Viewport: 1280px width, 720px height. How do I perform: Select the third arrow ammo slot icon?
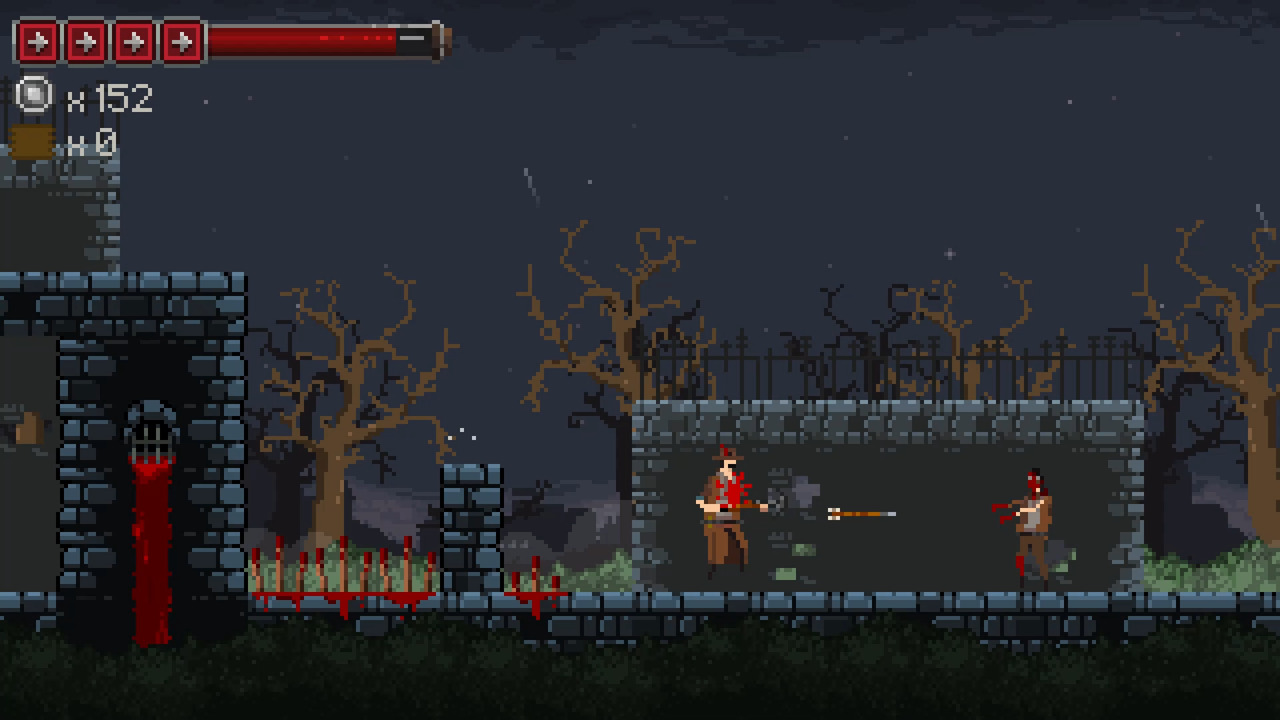coord(131,42)
